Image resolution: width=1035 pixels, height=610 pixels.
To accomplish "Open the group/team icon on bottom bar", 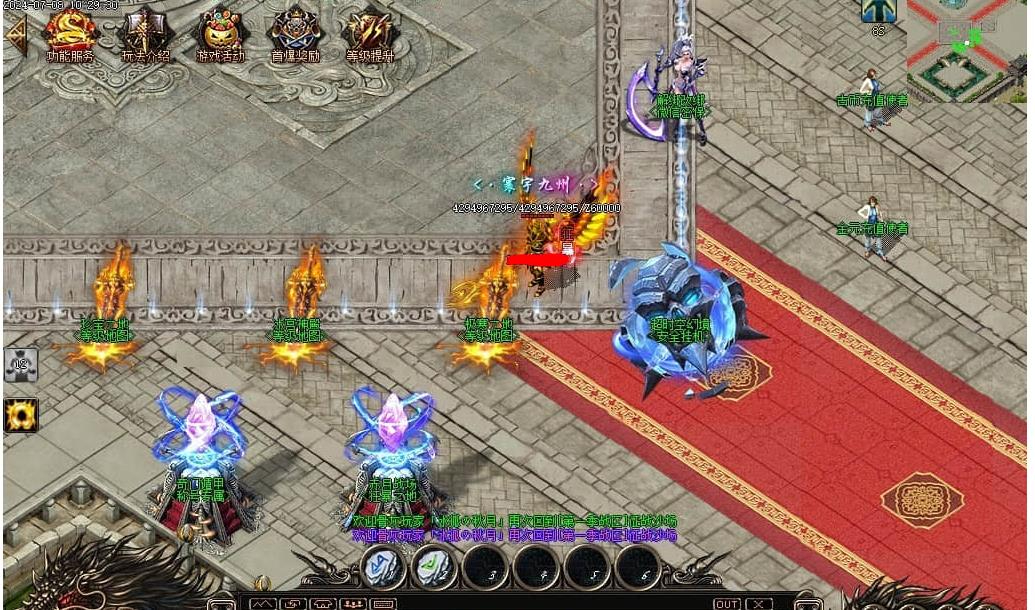I will tap(353, 603).
